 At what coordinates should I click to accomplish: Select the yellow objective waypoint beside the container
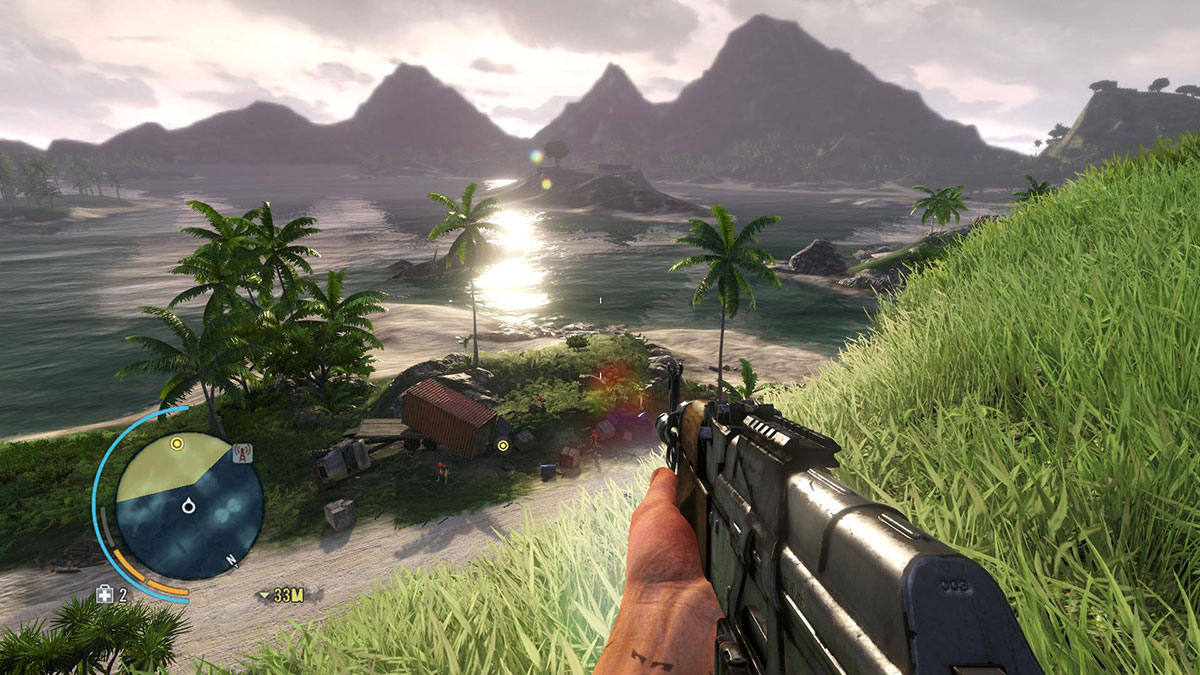point(503,445)
